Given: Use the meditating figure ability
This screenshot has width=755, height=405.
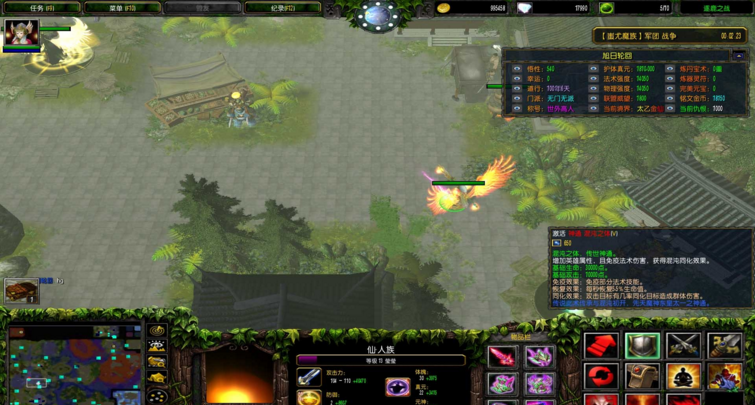Looking at the screenshot, I should pyautogui.click(x=684, y=377).
